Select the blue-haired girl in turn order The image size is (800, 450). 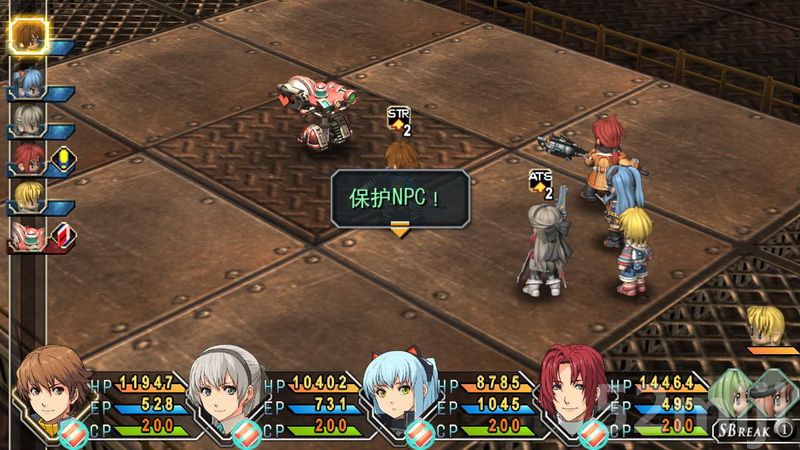[27, 82]
